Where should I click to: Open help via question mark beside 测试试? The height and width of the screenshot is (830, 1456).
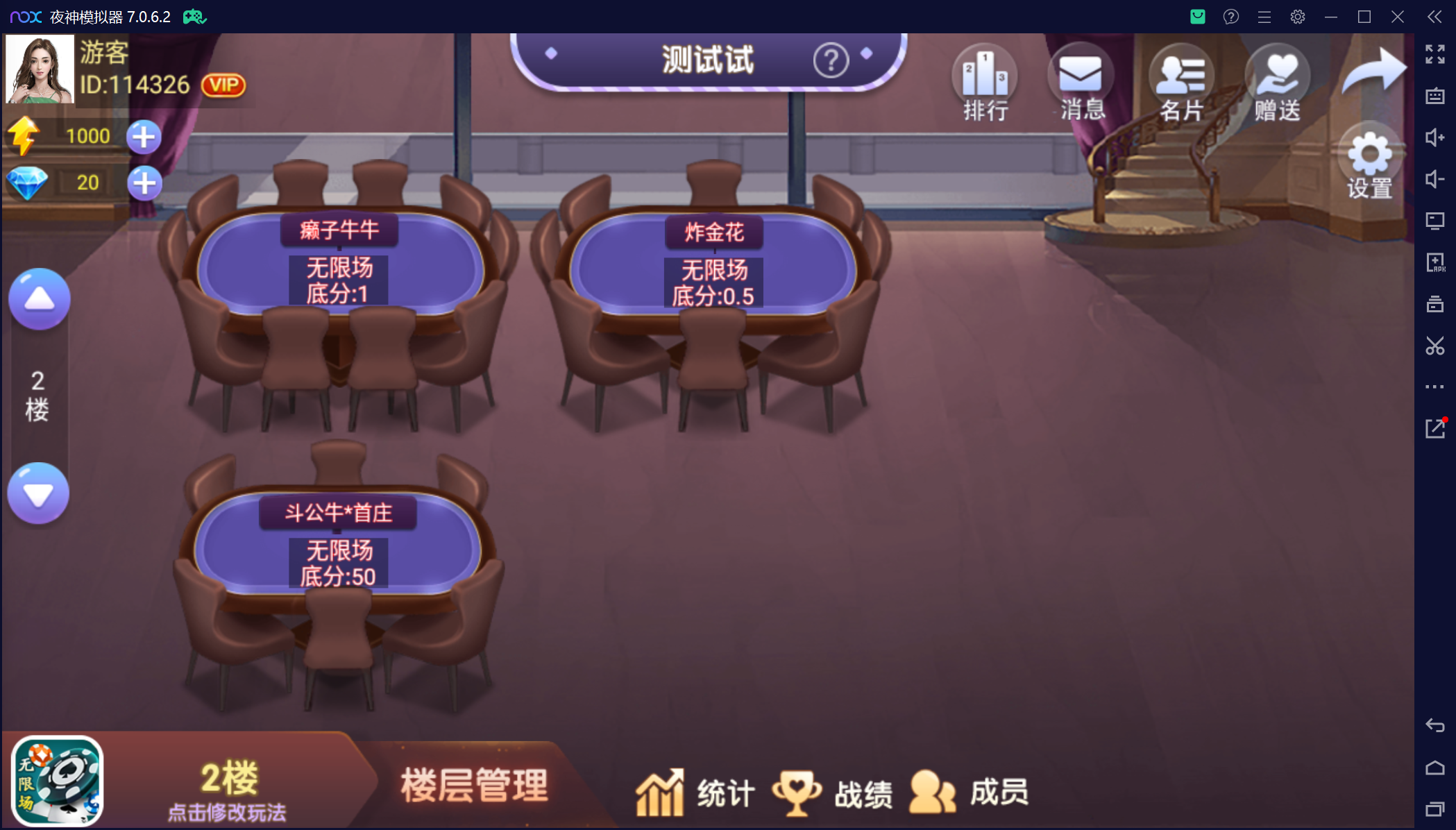(x=830, y=60)
